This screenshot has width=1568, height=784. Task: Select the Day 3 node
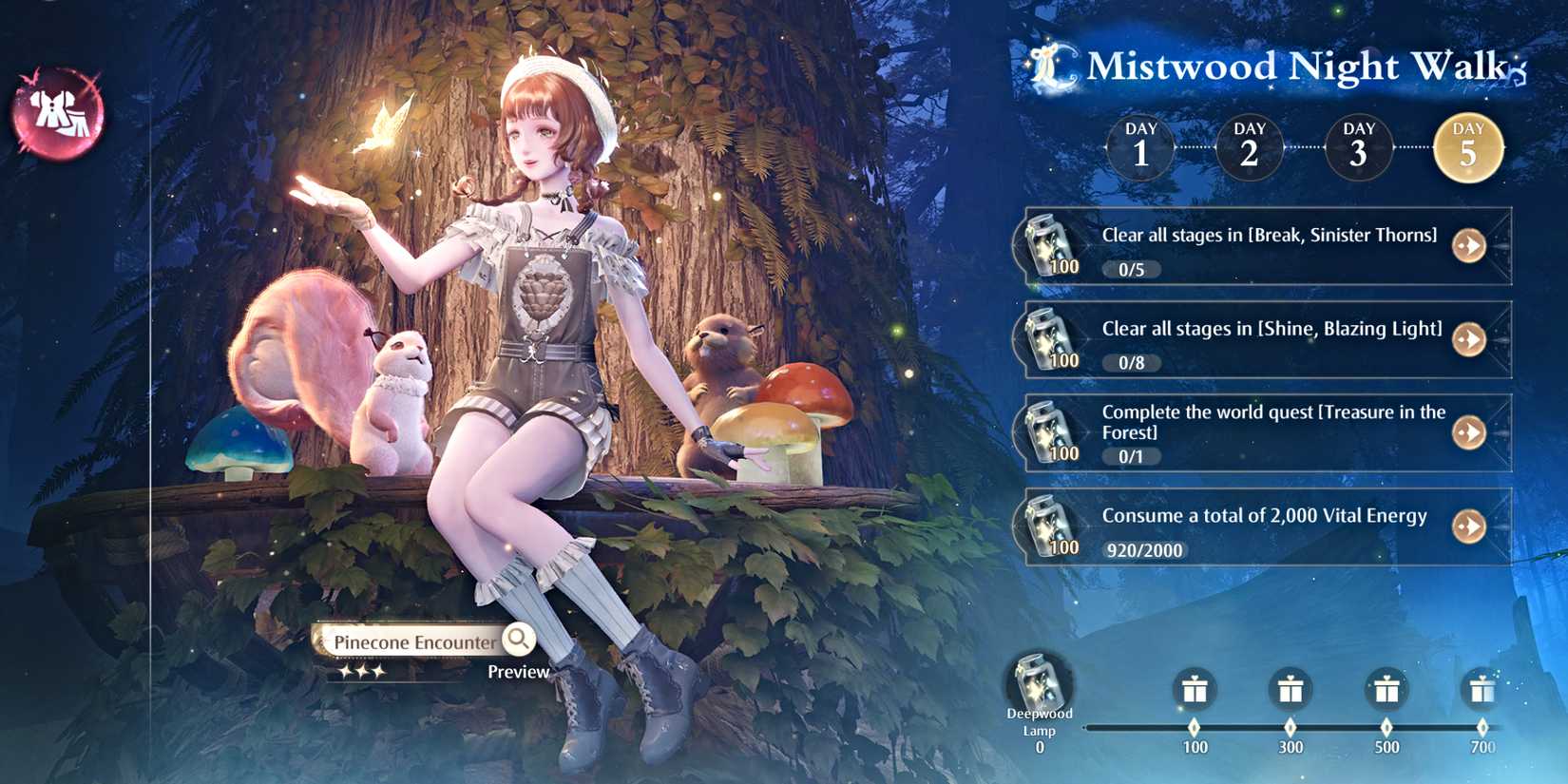1359,144
